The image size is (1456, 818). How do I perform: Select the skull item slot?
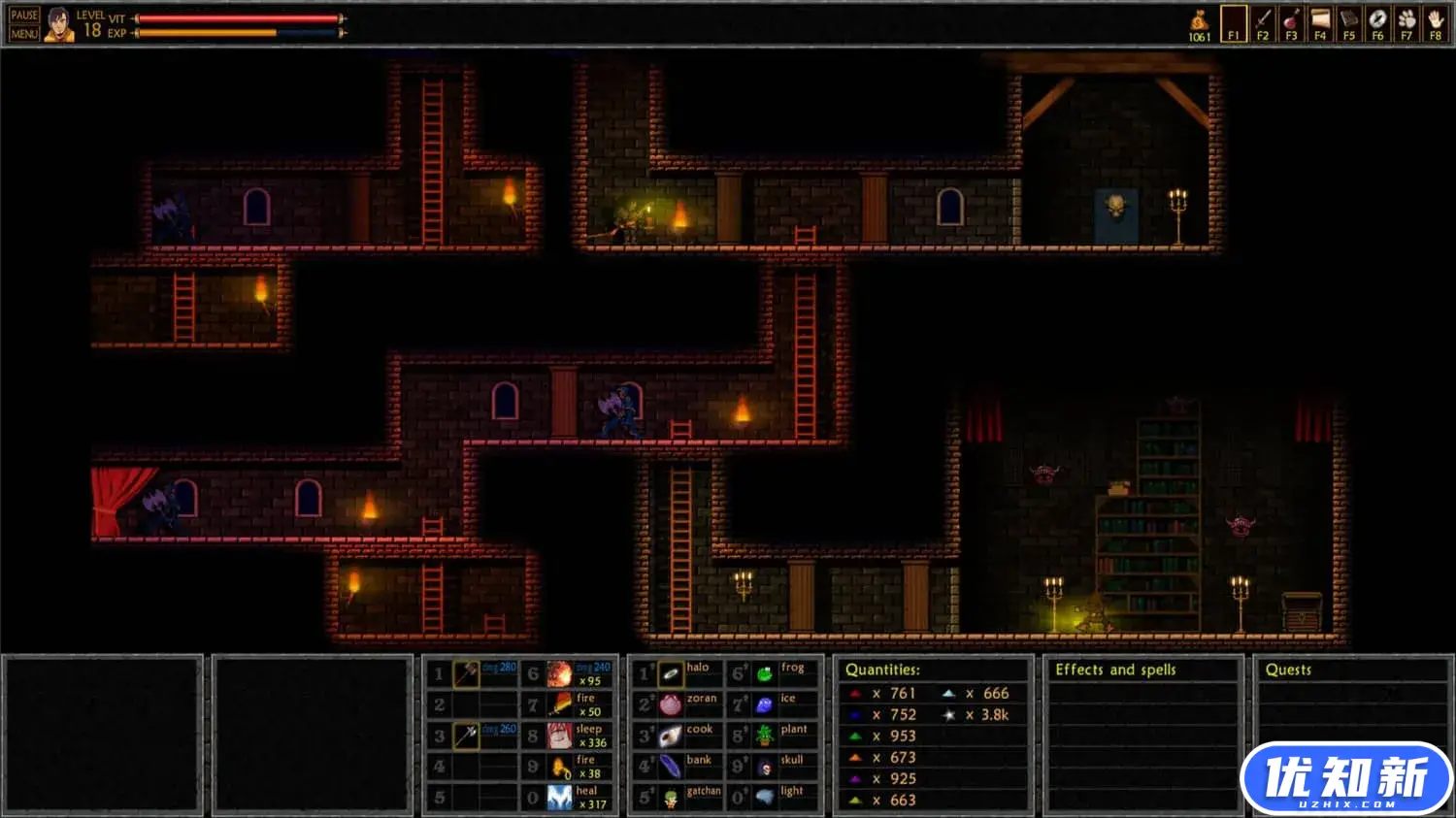click(x=765, y=767)
